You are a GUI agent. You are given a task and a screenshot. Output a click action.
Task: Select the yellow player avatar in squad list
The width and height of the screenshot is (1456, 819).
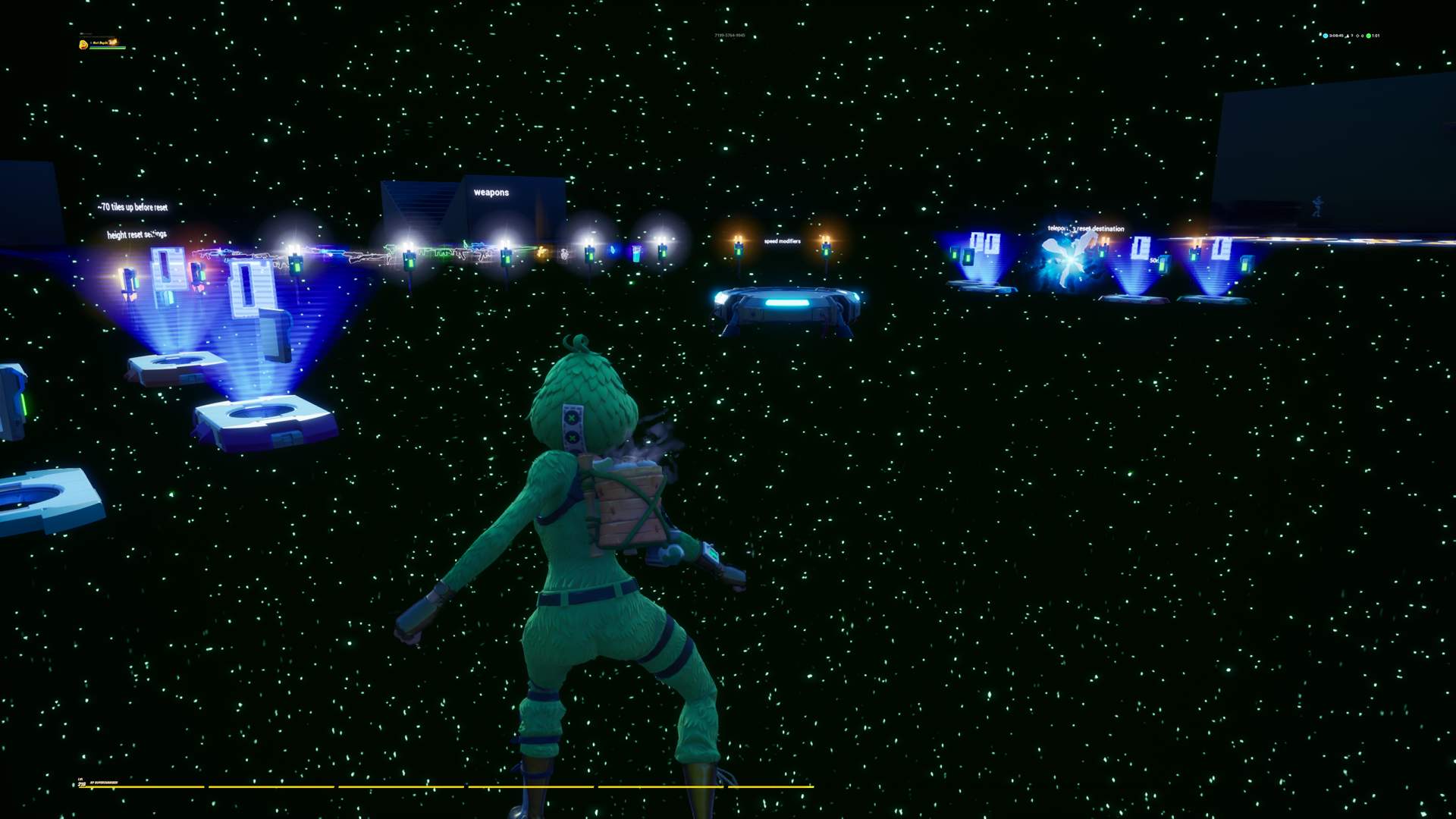83,45
